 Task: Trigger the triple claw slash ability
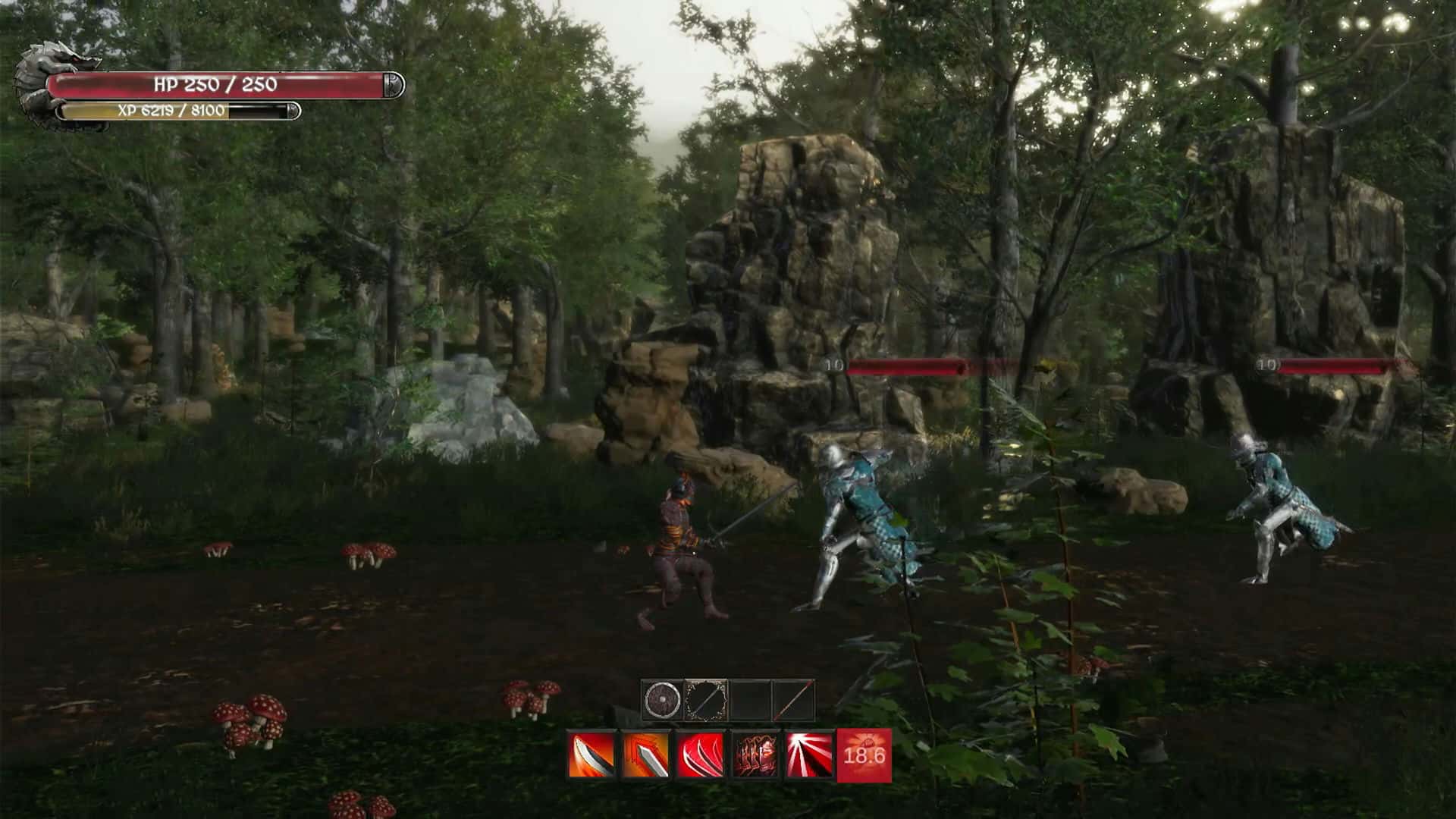point(700,755)
